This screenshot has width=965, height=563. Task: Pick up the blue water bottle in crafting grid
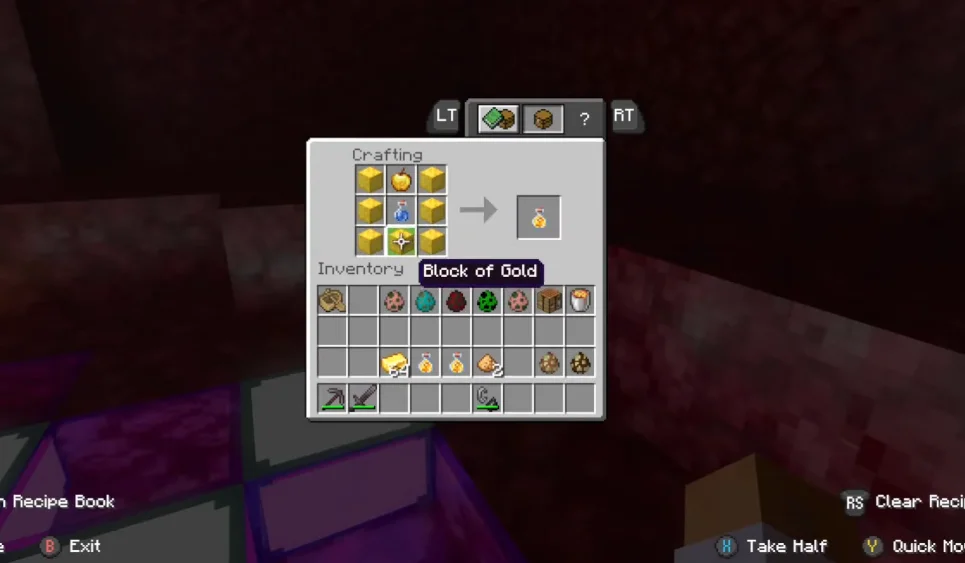pyautogui.click(x=401, y=210)
